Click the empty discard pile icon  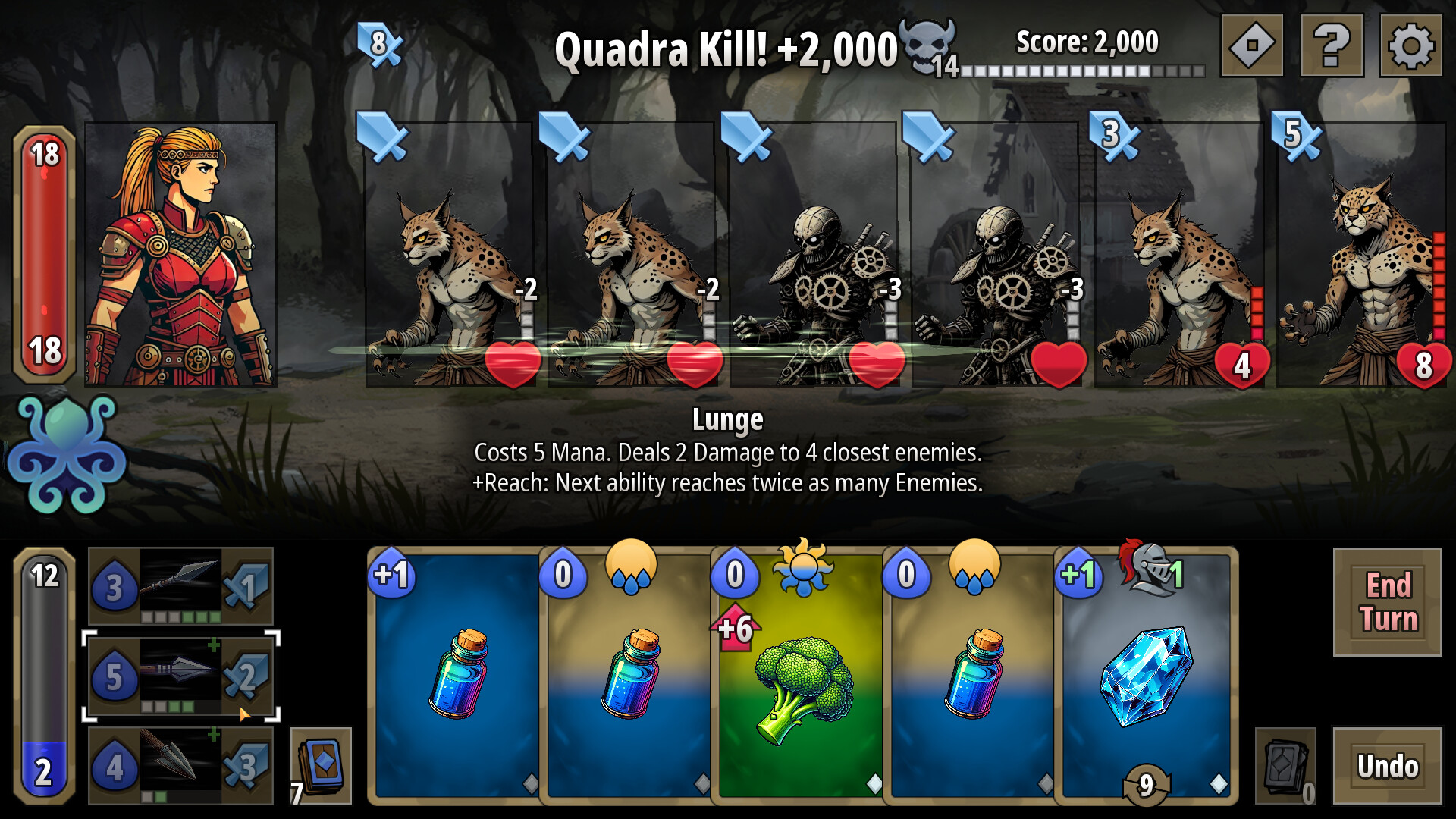[1285, 766]
